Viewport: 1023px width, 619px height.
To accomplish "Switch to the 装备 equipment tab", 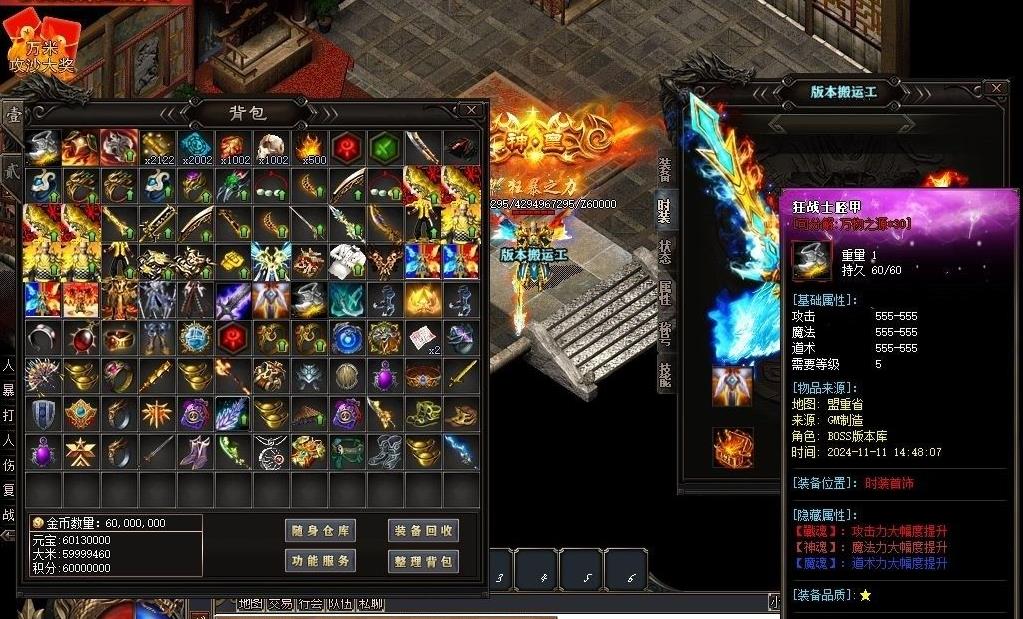I will [x=665, y=169].
